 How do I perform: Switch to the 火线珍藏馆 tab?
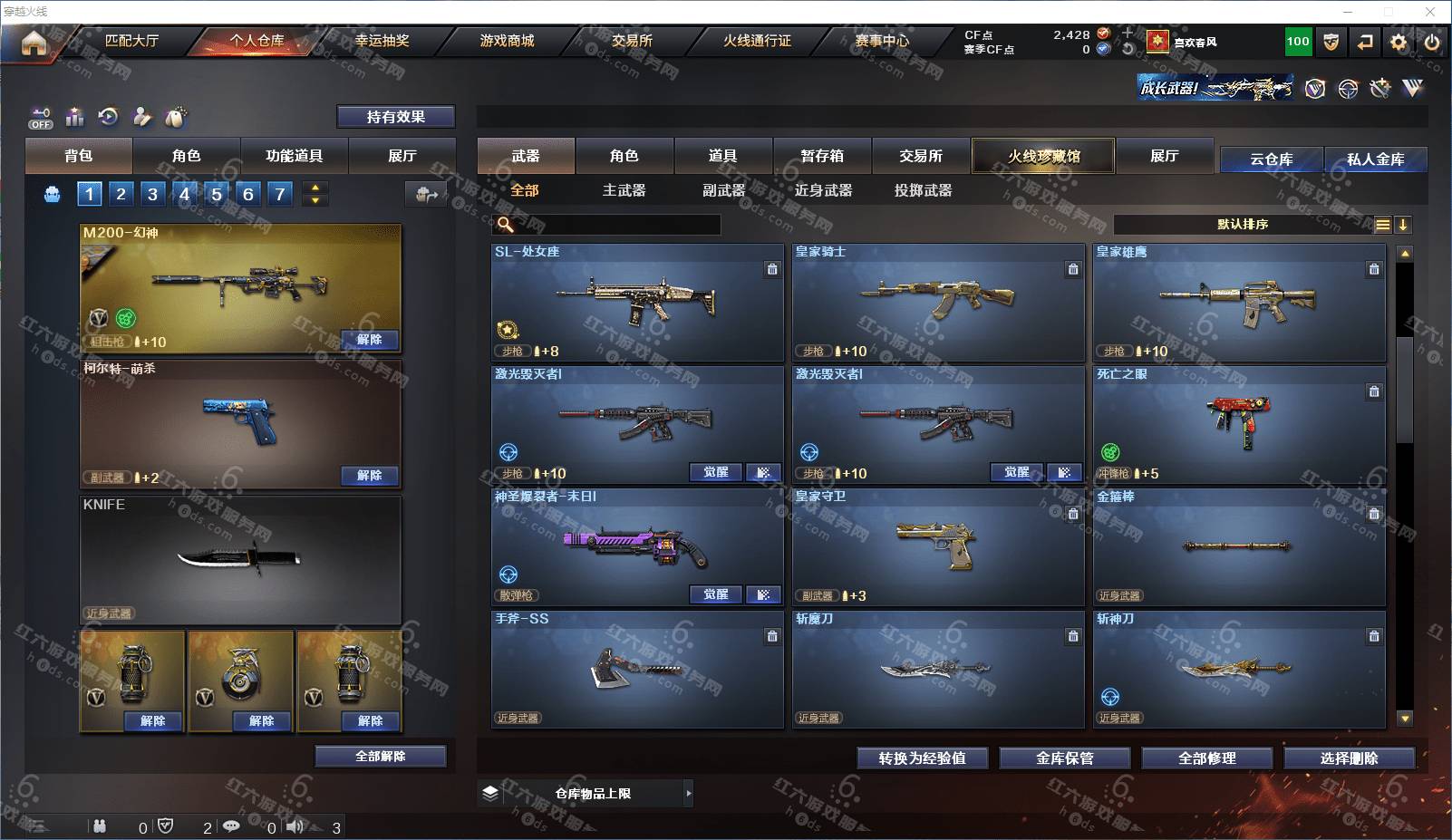pos(1043,156)
